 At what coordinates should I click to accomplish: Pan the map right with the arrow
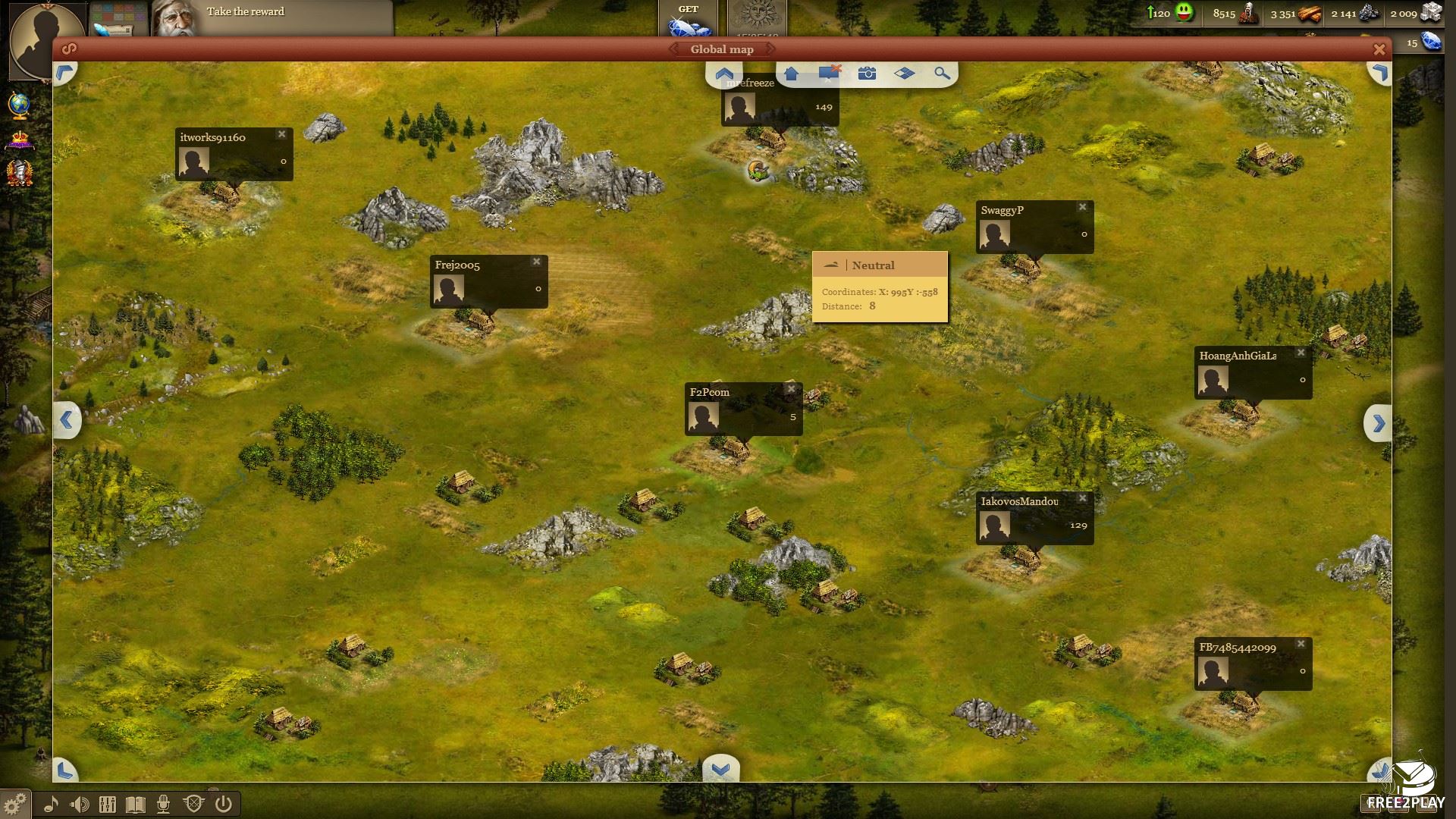click(1378, 423)
